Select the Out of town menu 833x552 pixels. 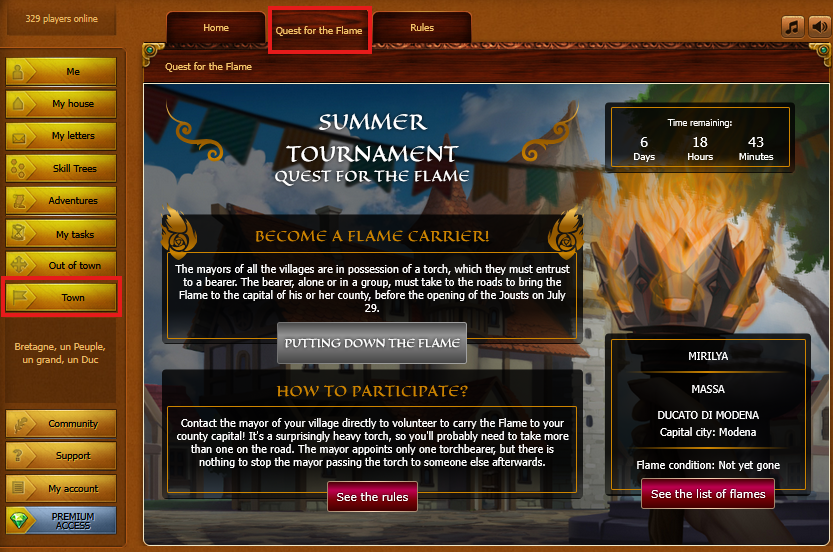(x=62, y=266)
